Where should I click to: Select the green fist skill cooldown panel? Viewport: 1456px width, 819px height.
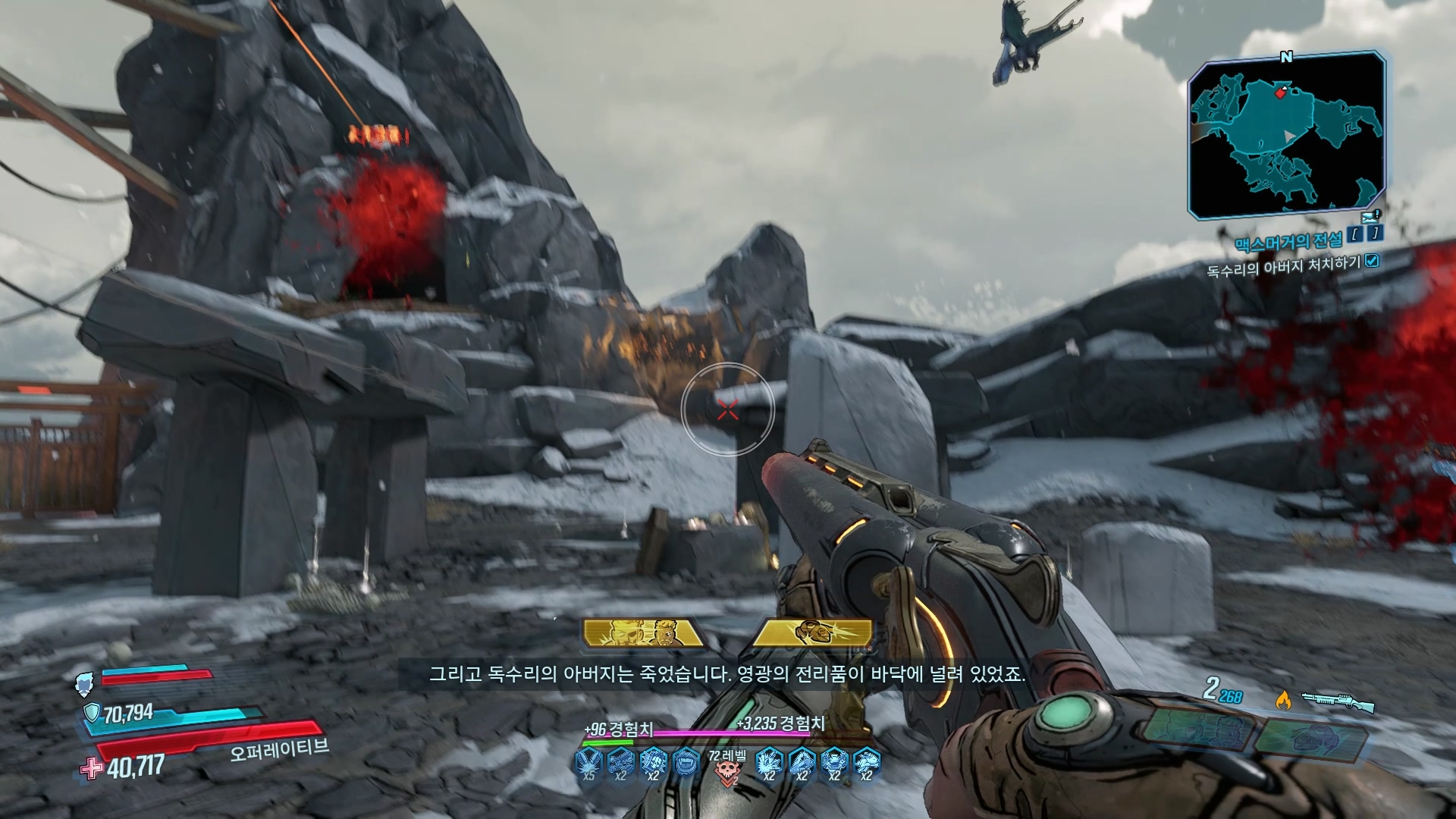tap(1311, 736)
